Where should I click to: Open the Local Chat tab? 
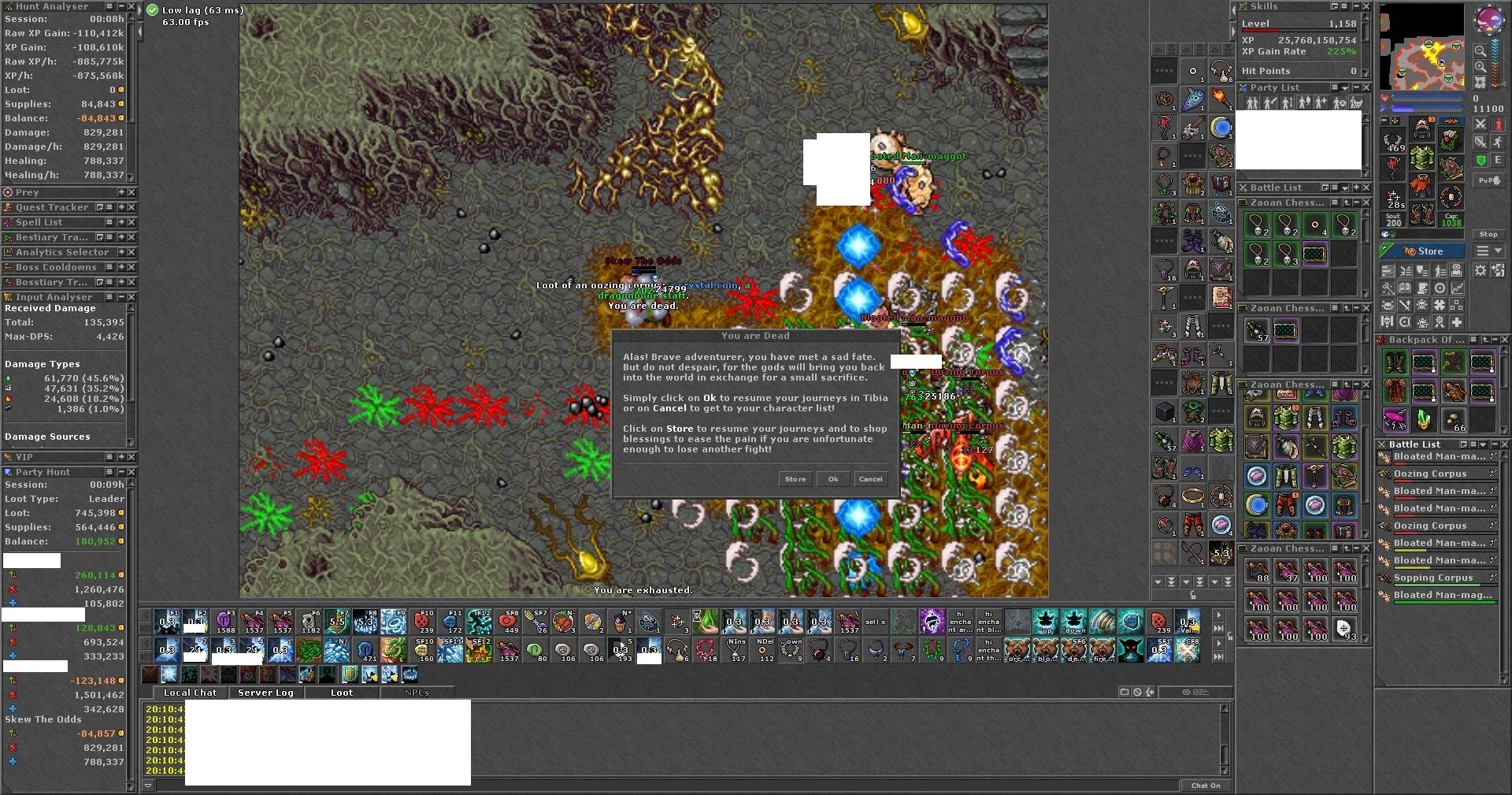[x=190, y=693]
